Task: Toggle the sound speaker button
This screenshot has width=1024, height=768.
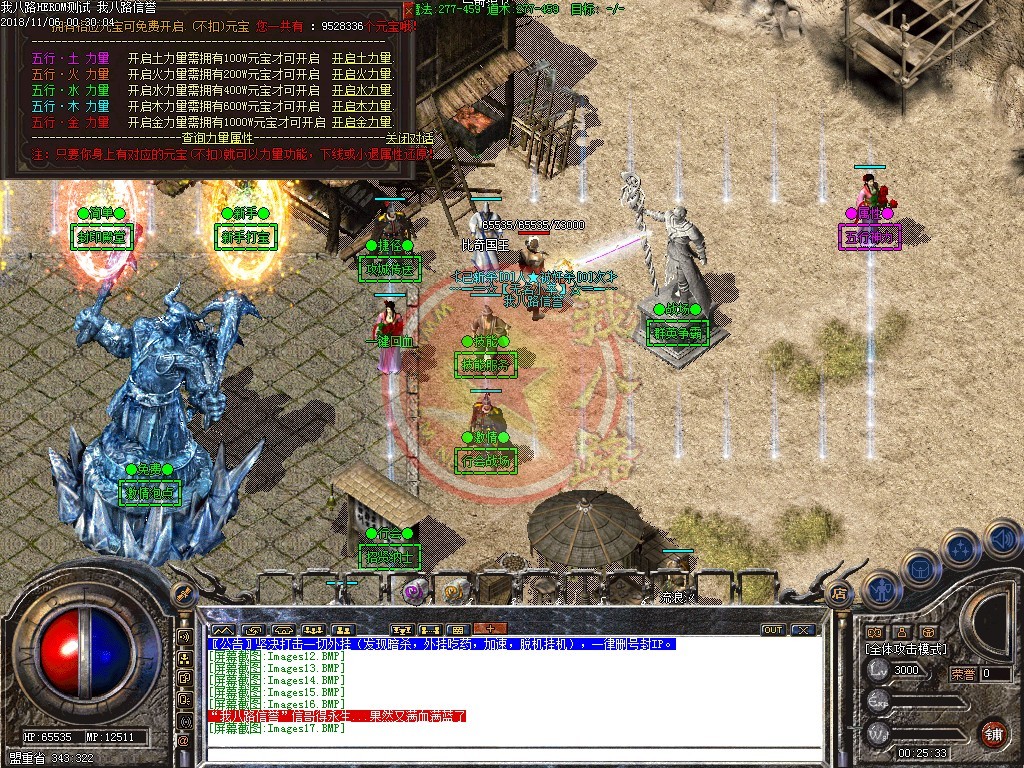Action: point(1002,539)
